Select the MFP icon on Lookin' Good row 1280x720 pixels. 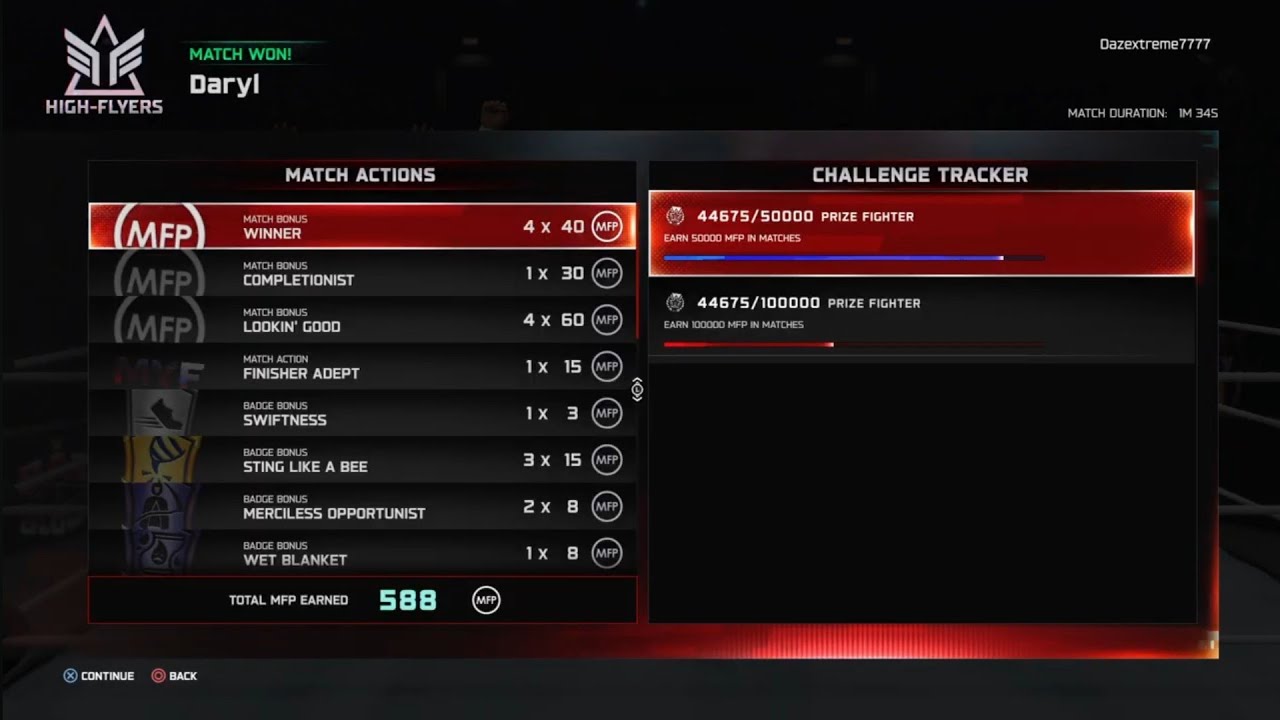pyautogui.click(x=607, y=319)
